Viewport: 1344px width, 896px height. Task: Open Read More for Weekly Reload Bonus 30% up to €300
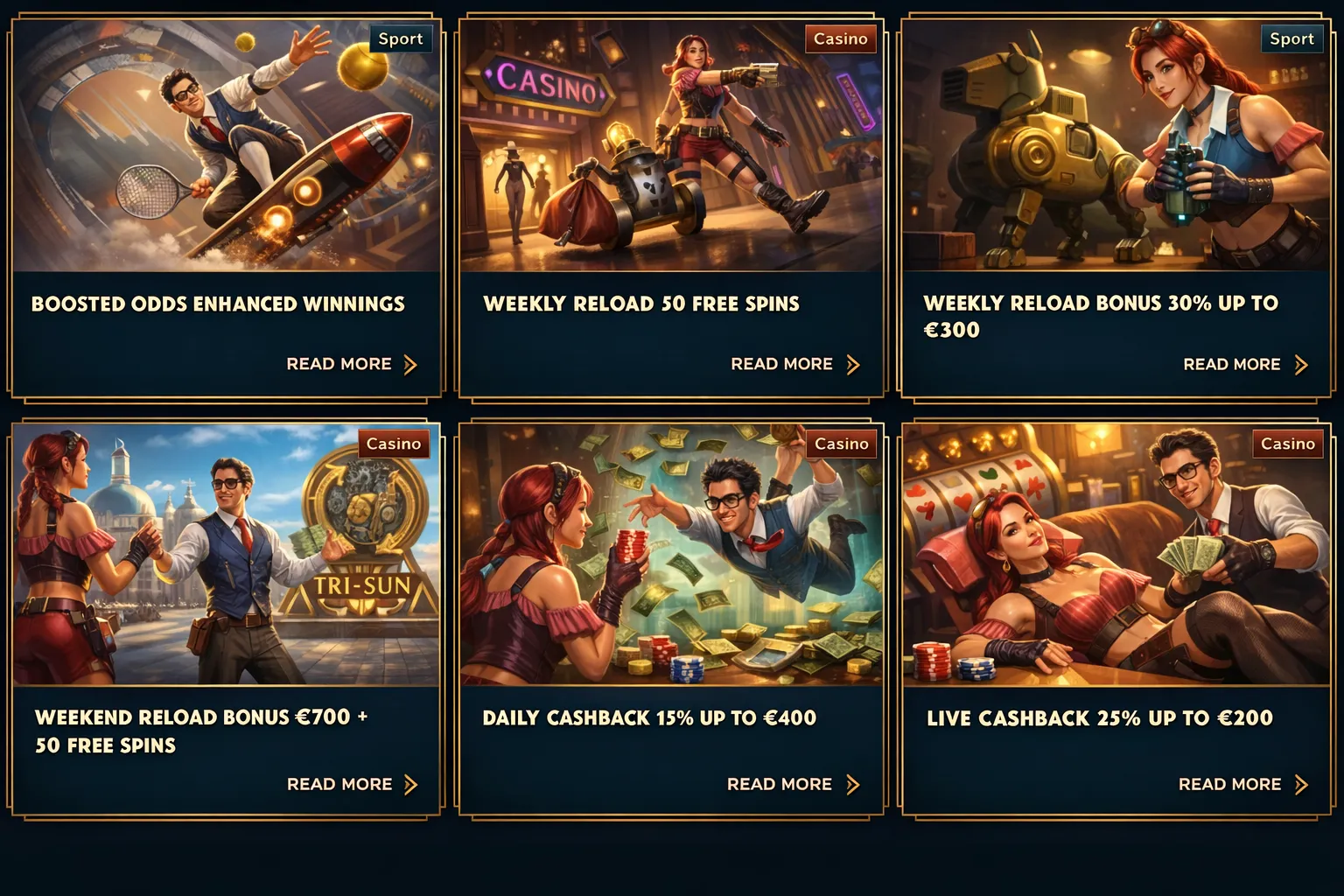coord(1231,364)
